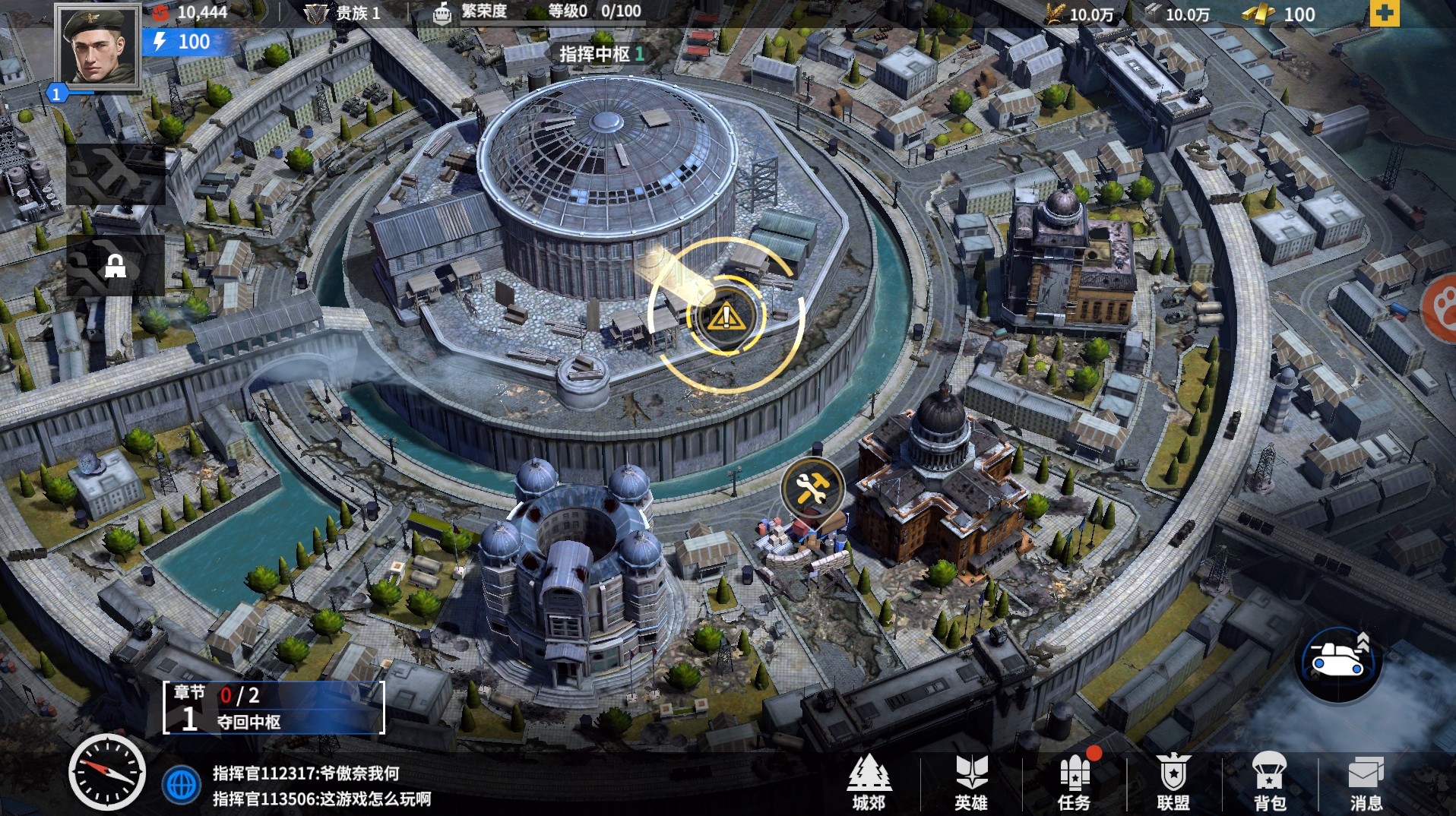
Task: Open the chapter 1 夺回中枢 objective tracker
Action: pyautogui.click(x=274, y=708)
